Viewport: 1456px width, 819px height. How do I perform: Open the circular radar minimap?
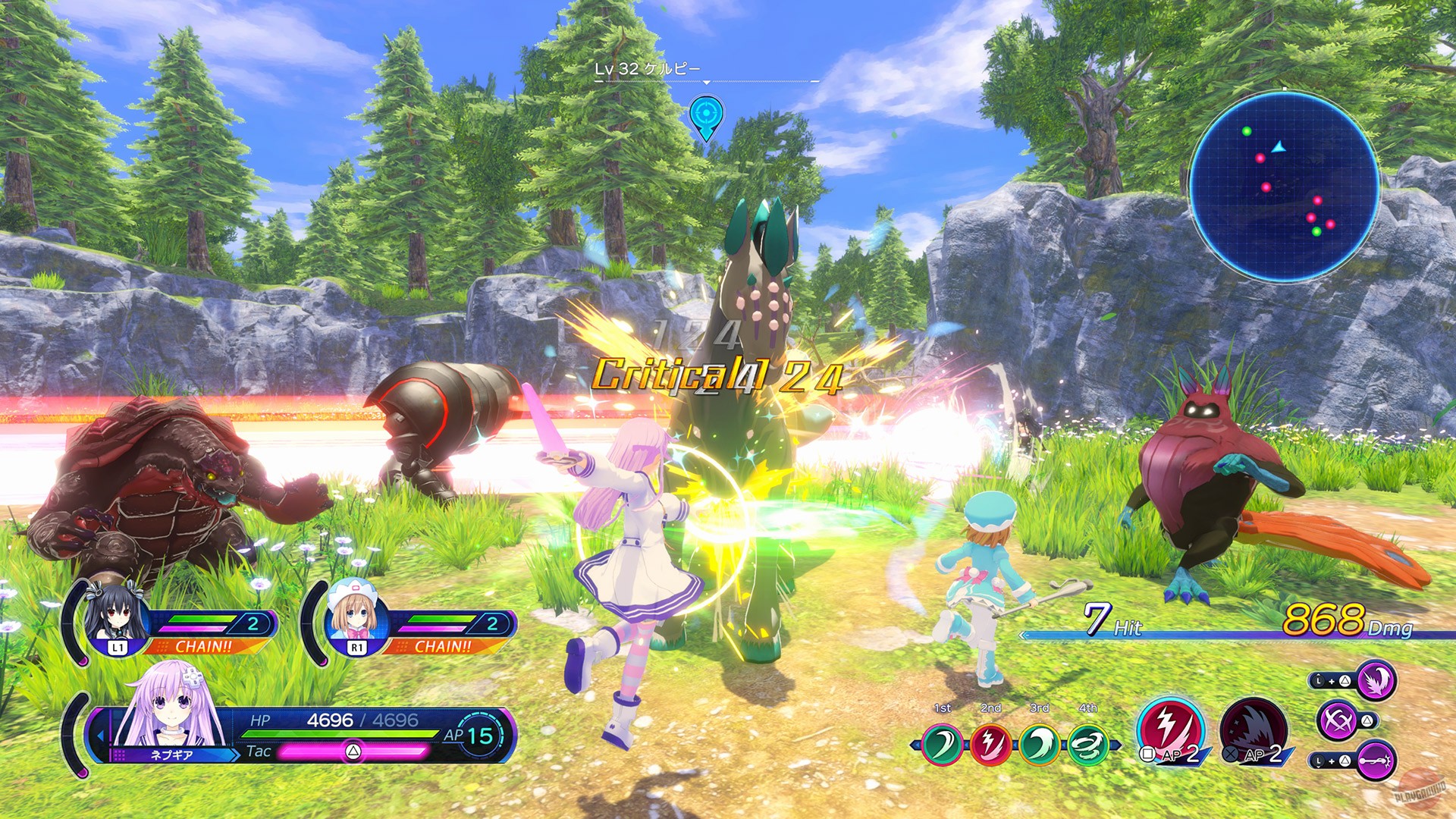click(1283, 187)
